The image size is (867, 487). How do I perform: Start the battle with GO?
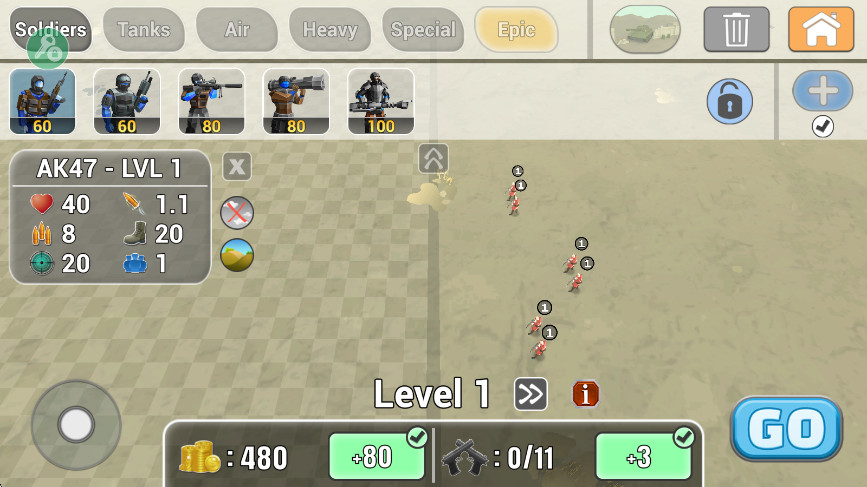[x=786, y=429]
